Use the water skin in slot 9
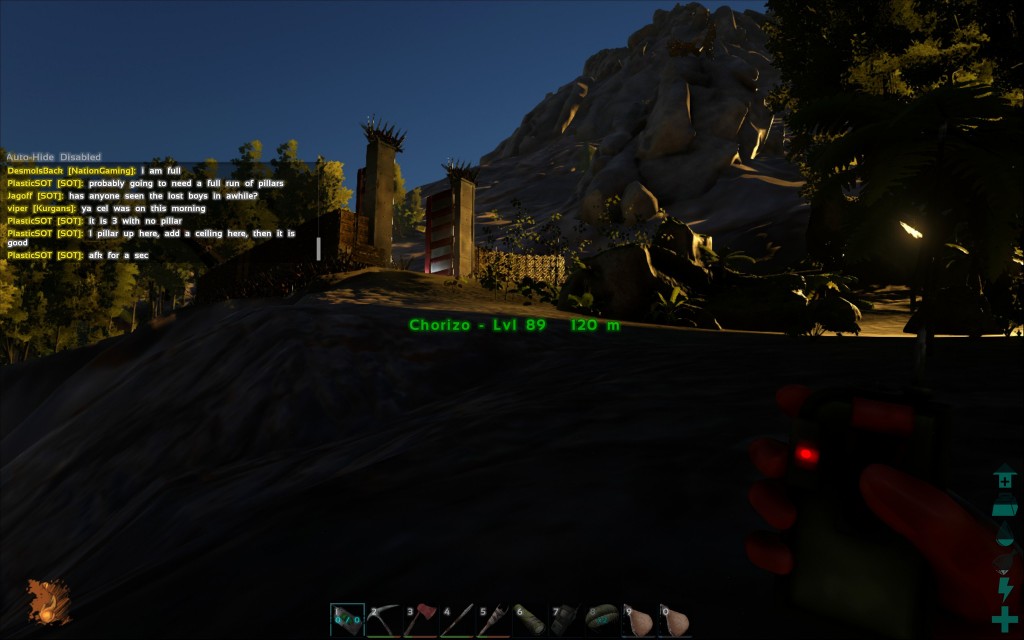The height and width of the screenshot is (640, 1024). (x=639, y=621)
